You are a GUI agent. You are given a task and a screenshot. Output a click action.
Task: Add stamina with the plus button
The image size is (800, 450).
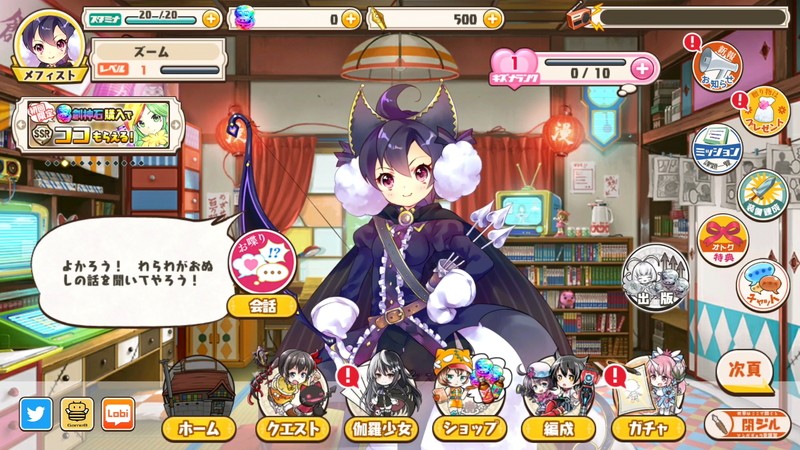point(211,18)
